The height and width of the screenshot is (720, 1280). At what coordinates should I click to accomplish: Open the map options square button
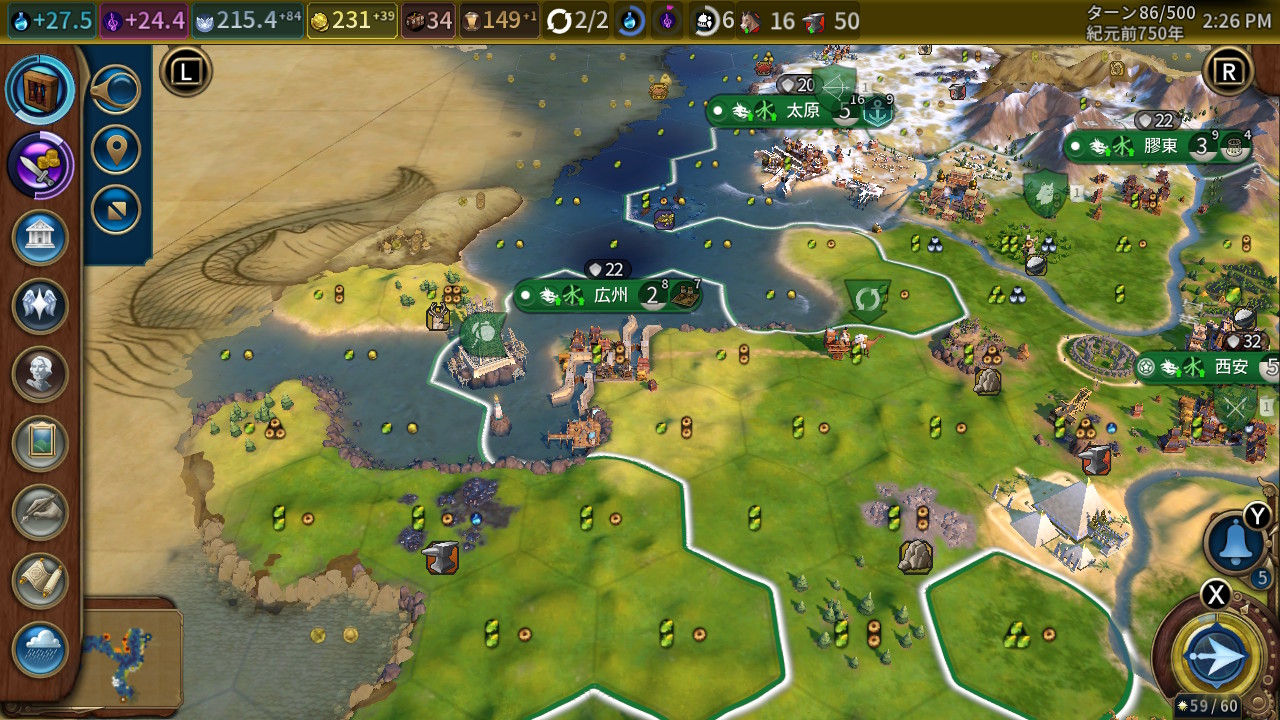coord(116,210)
